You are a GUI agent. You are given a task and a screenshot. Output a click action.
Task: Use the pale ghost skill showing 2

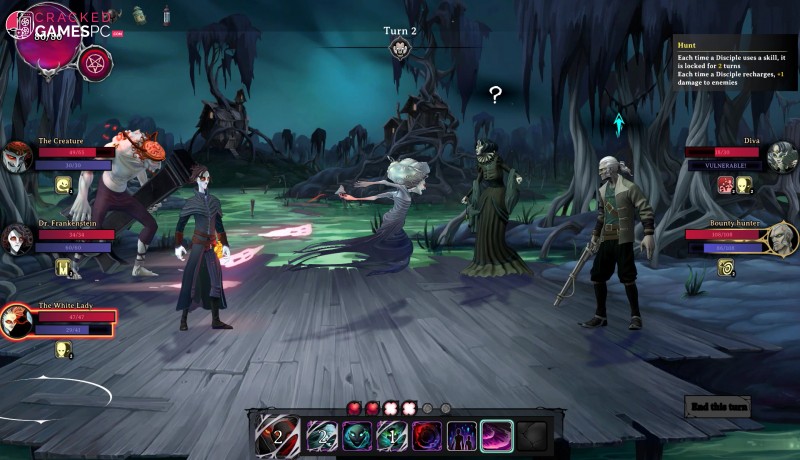point(322,436)
